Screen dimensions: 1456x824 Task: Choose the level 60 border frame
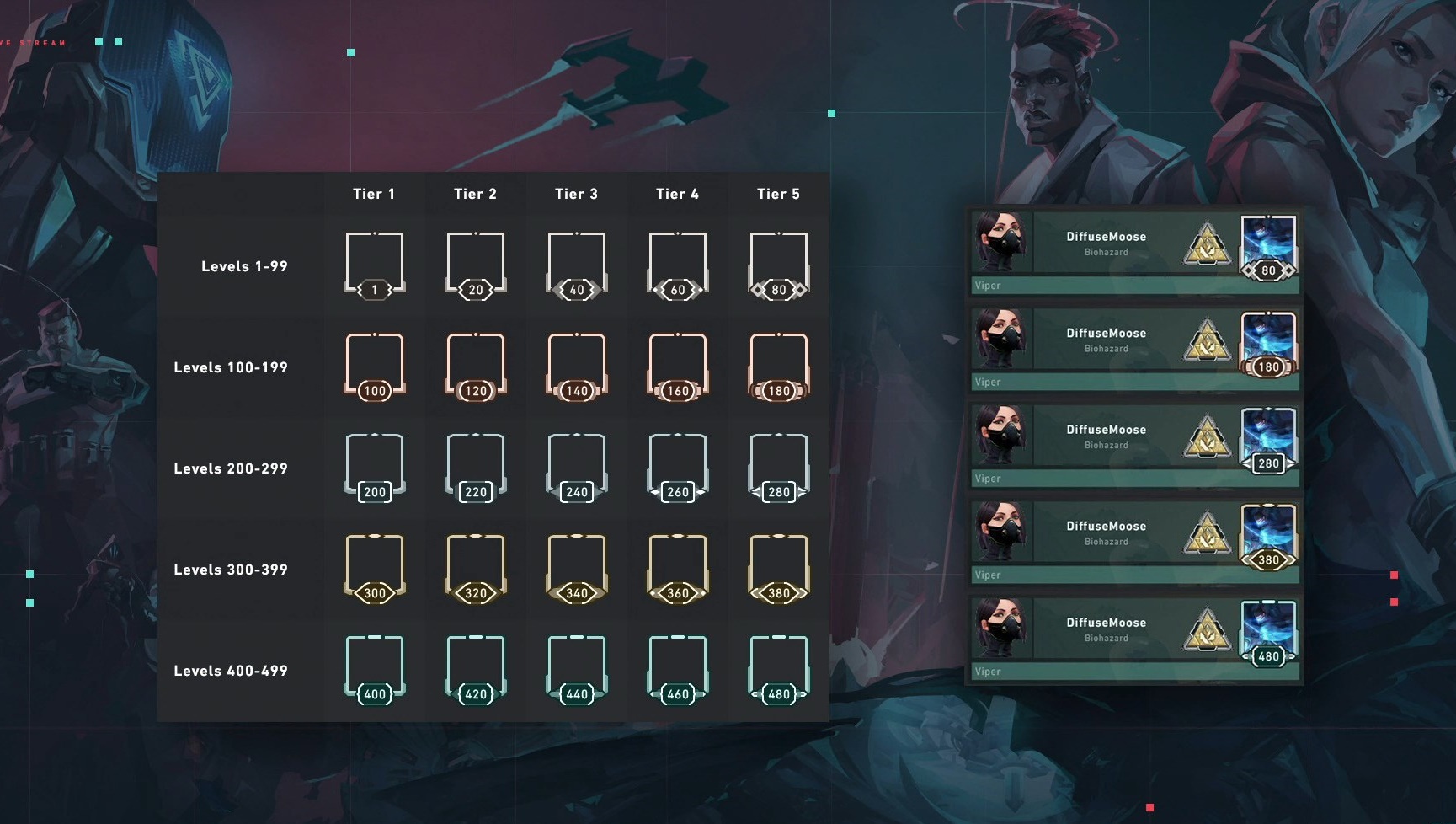[678, 265]
